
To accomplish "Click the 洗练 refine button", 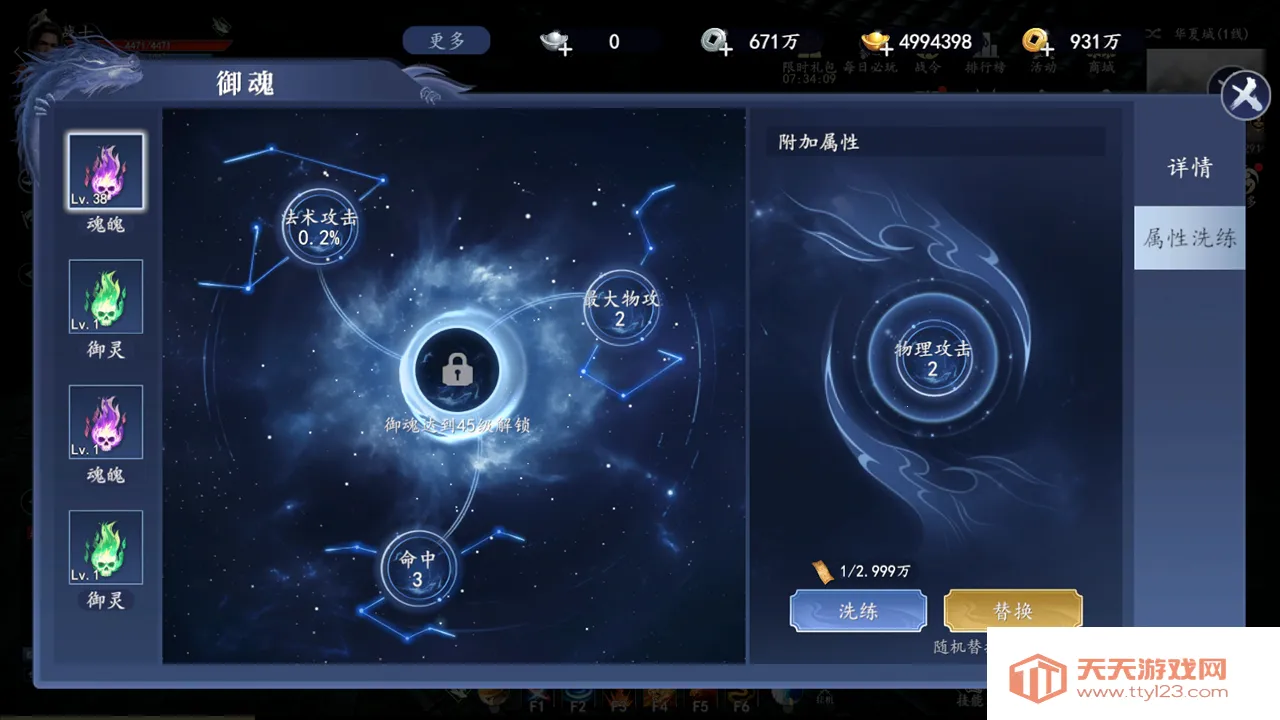I will point(857,610).
